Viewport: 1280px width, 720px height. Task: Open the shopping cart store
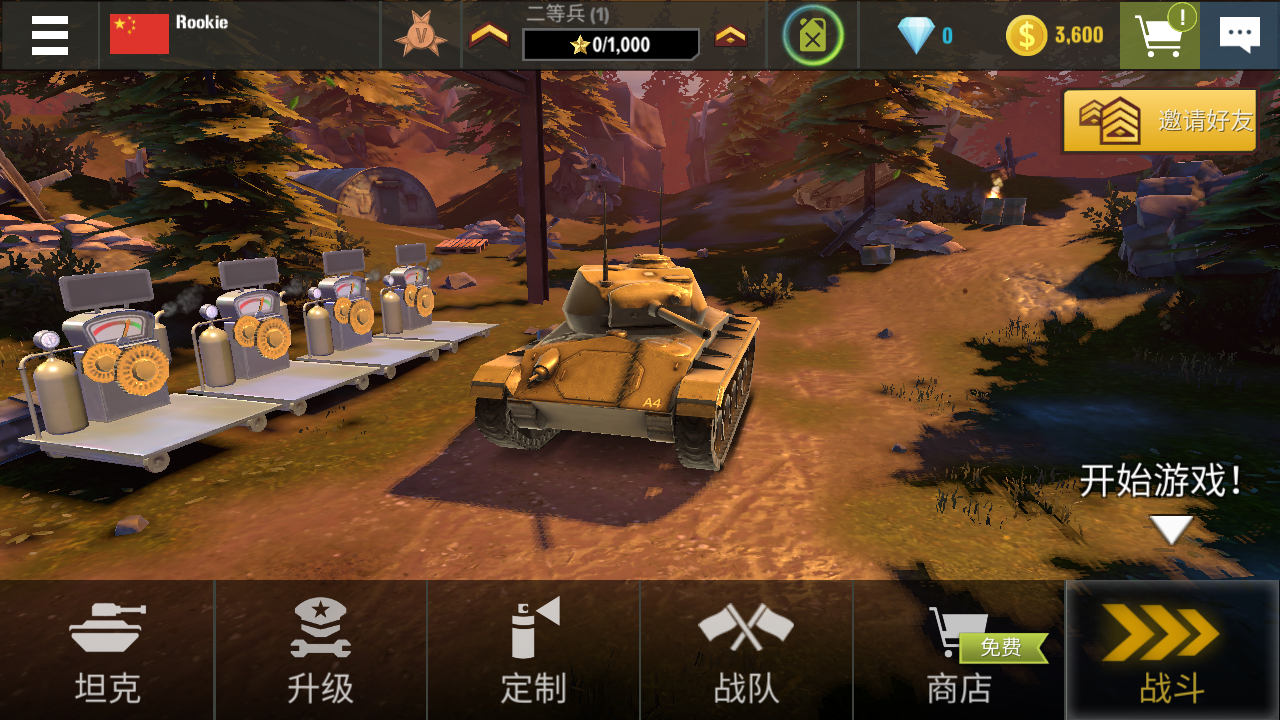click(x=1159, y=35)
